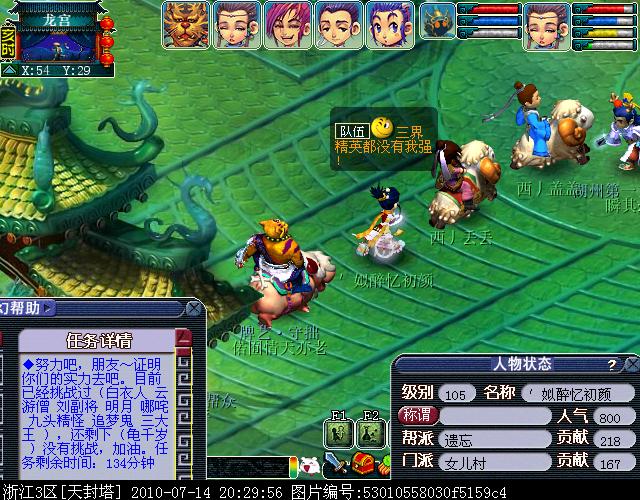This screenshot has width=640, height=500.
Task: Expand the 梦幻帮助 title arrow
Action: [47, 309]
